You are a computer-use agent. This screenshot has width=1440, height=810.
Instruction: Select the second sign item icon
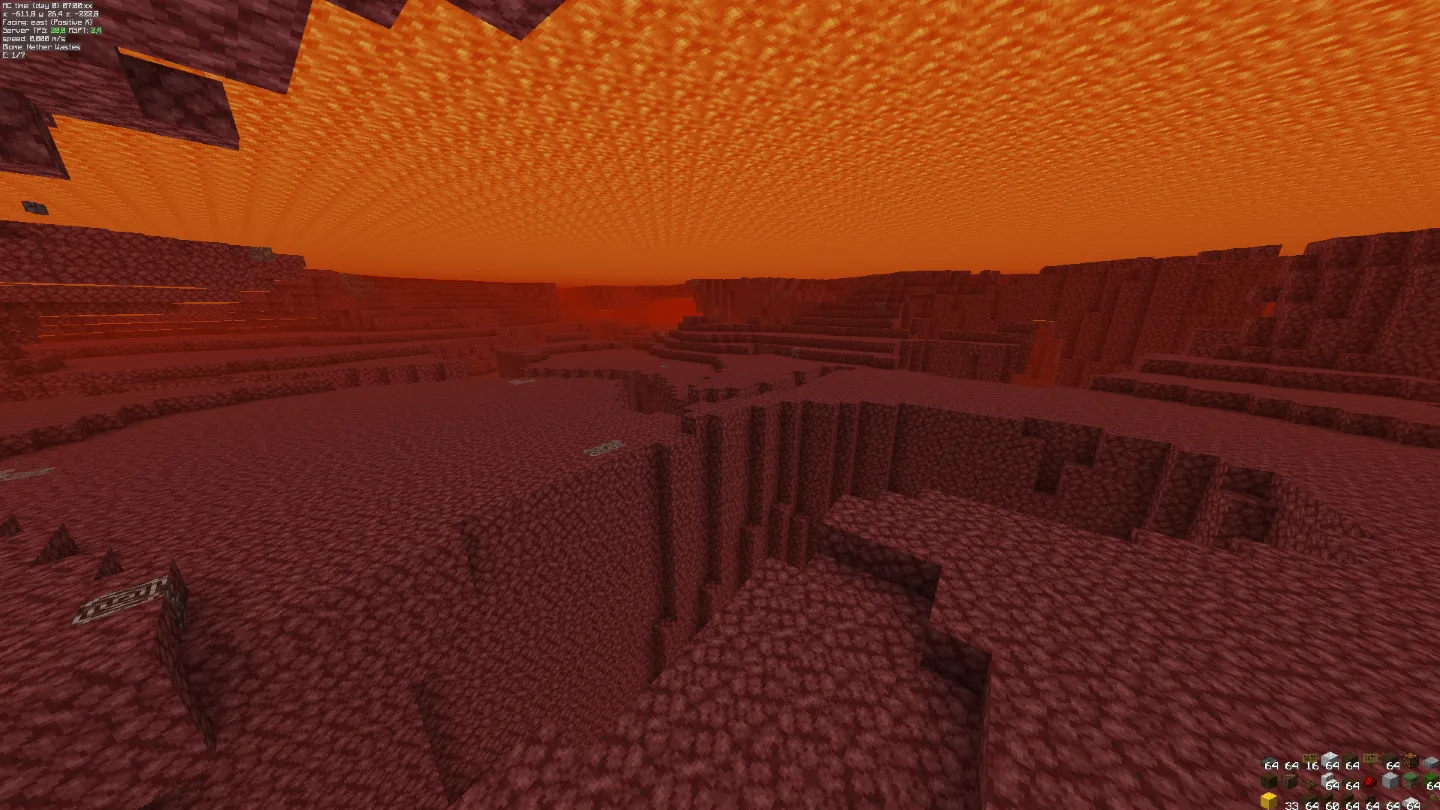pyautogui.click(x=1370, y=757)
